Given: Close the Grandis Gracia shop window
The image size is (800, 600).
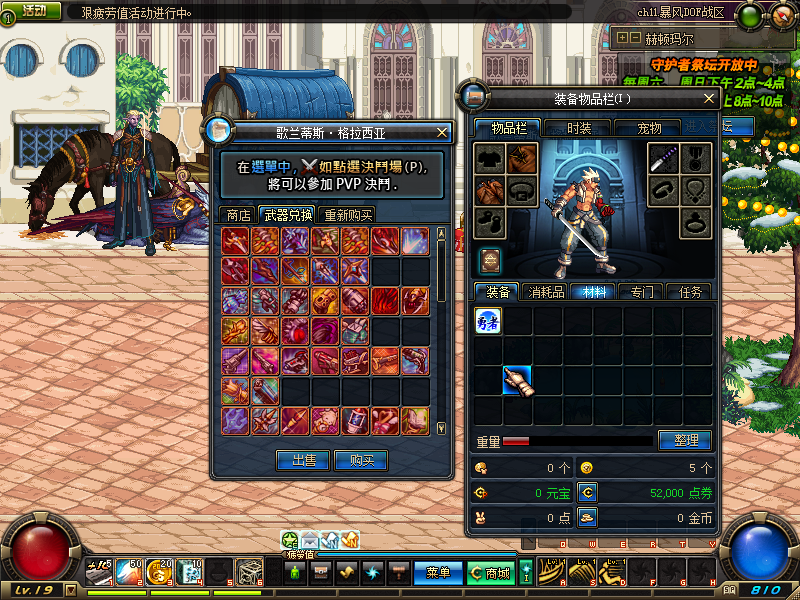Looking at the screenshot, I should point(442,131).
